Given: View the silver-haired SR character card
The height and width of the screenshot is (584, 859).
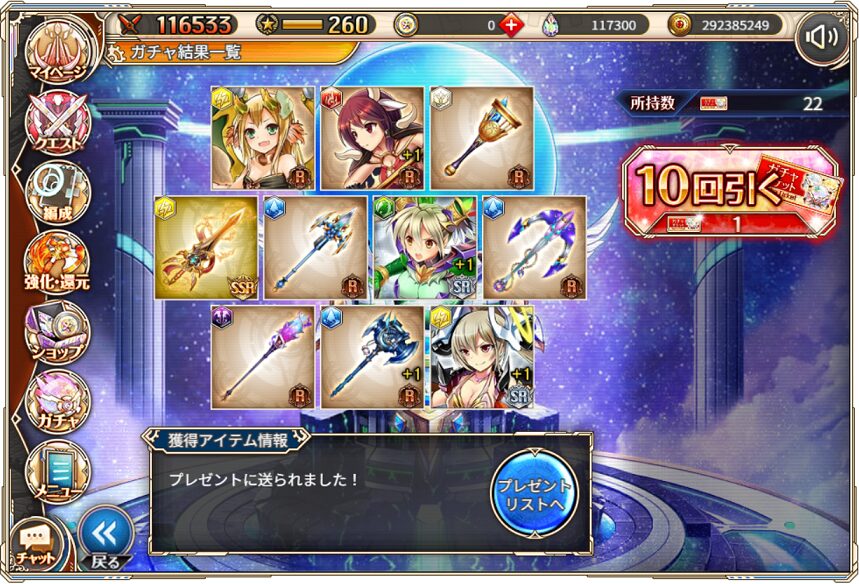Looking at the screenshot, I should coord(481,357).
